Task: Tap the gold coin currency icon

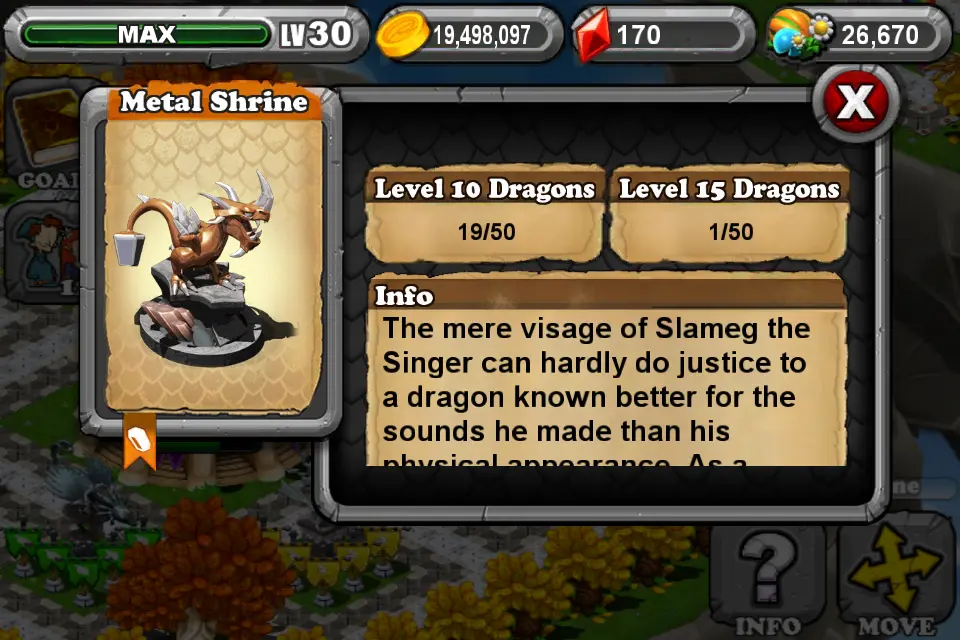Action: pyautogui.click(x=402, y=36)
